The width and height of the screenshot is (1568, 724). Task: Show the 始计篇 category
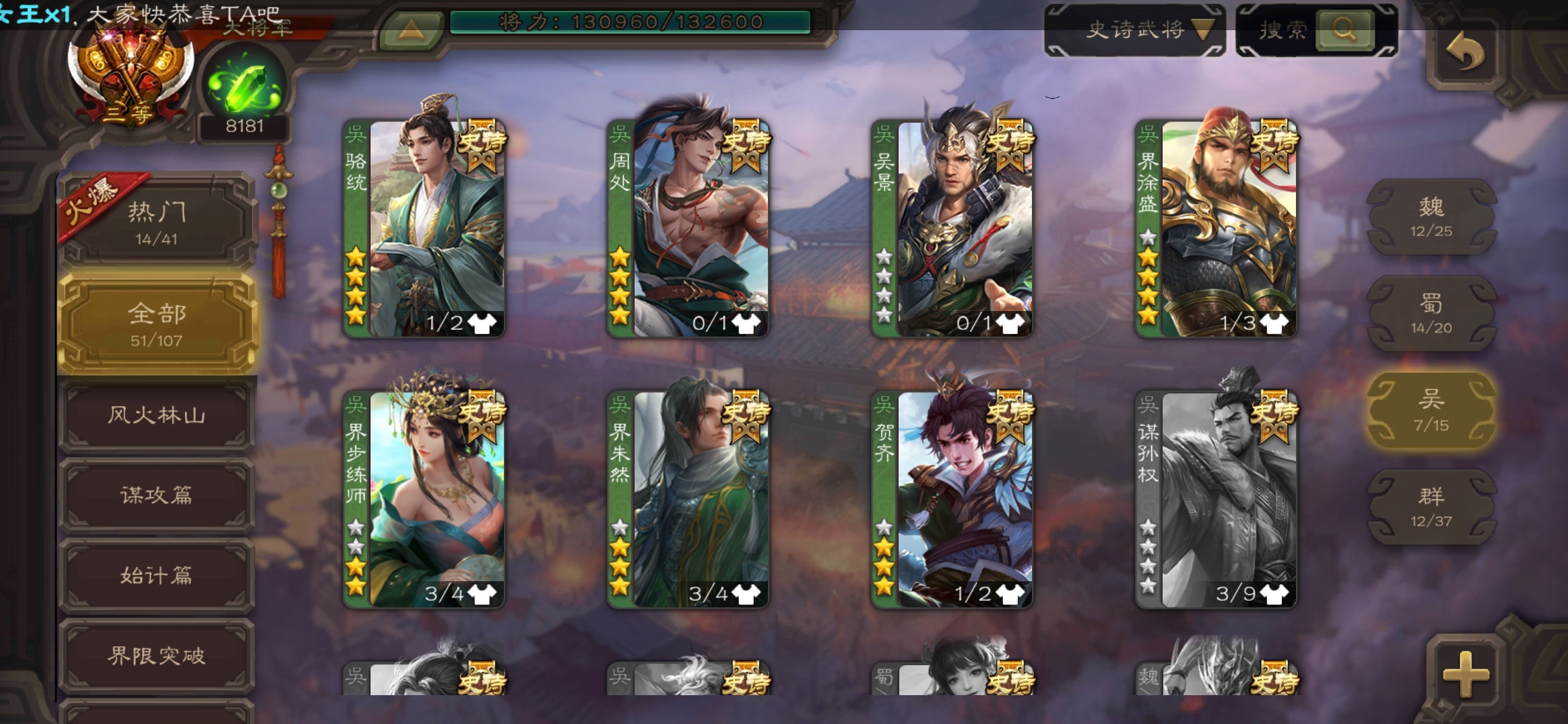[157, 576]
